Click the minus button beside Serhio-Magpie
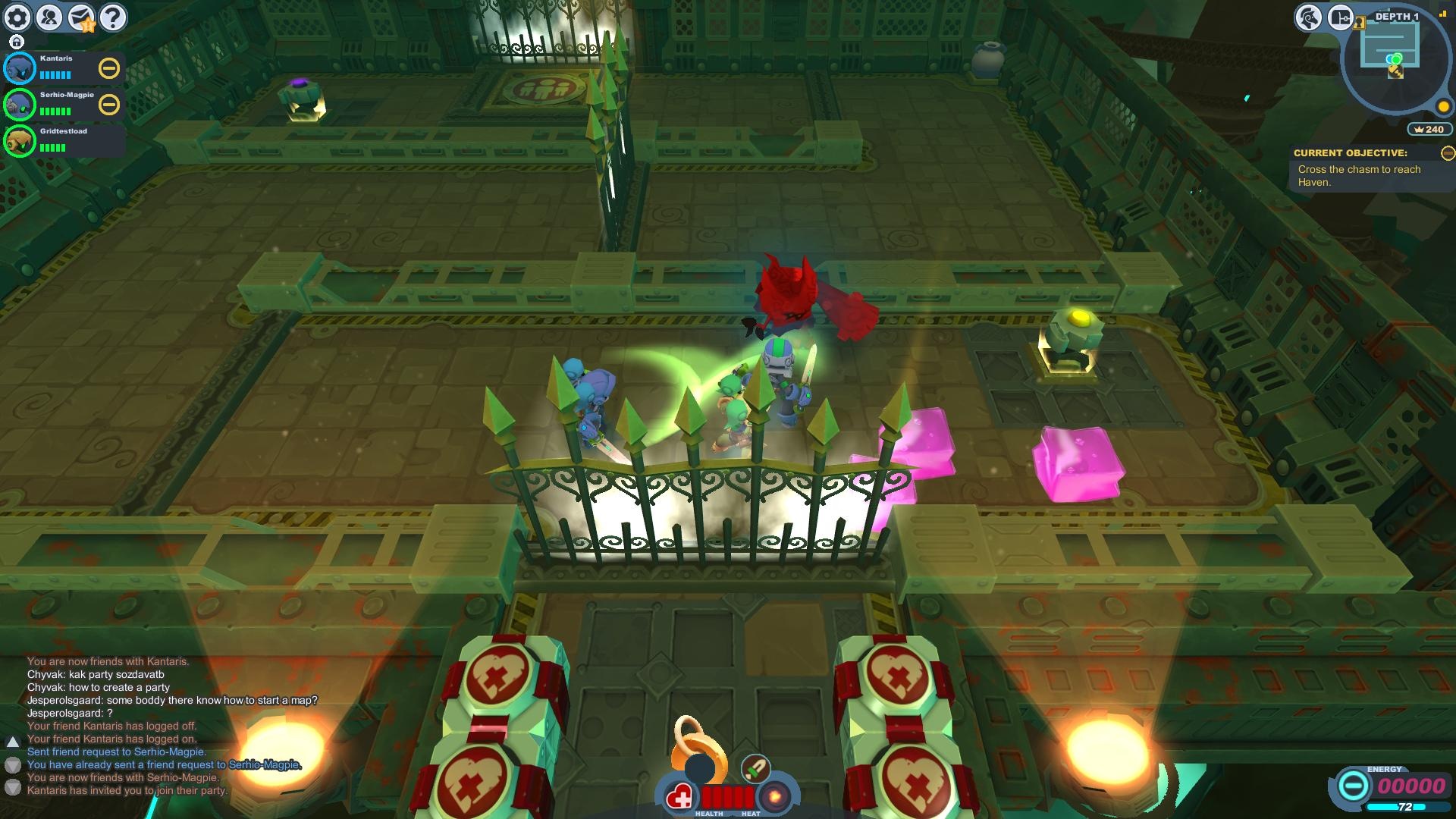The width and height of the screenshot is (1456, 819). coord(109,105)
